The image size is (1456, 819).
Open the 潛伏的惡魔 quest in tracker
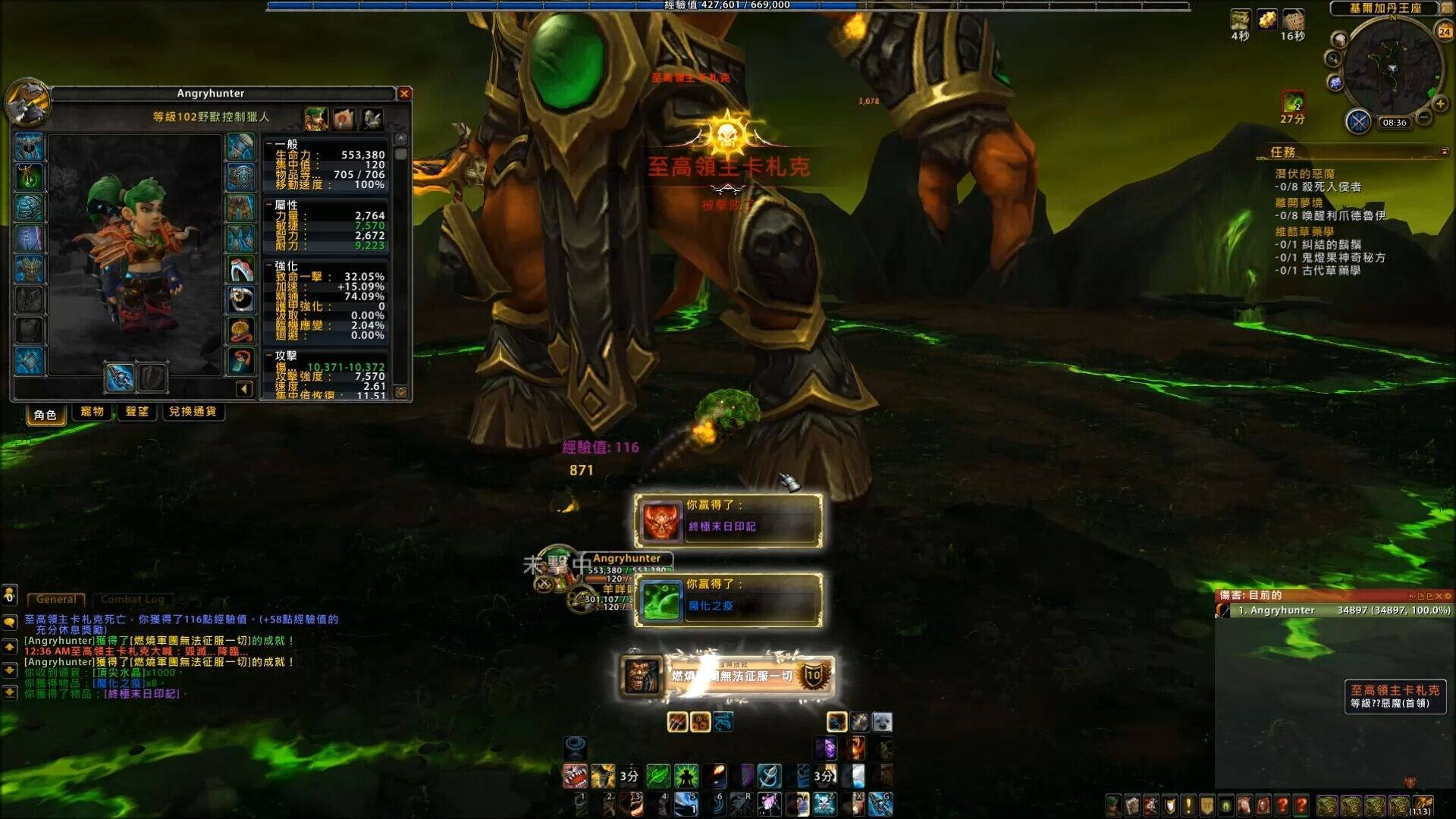1304,174
